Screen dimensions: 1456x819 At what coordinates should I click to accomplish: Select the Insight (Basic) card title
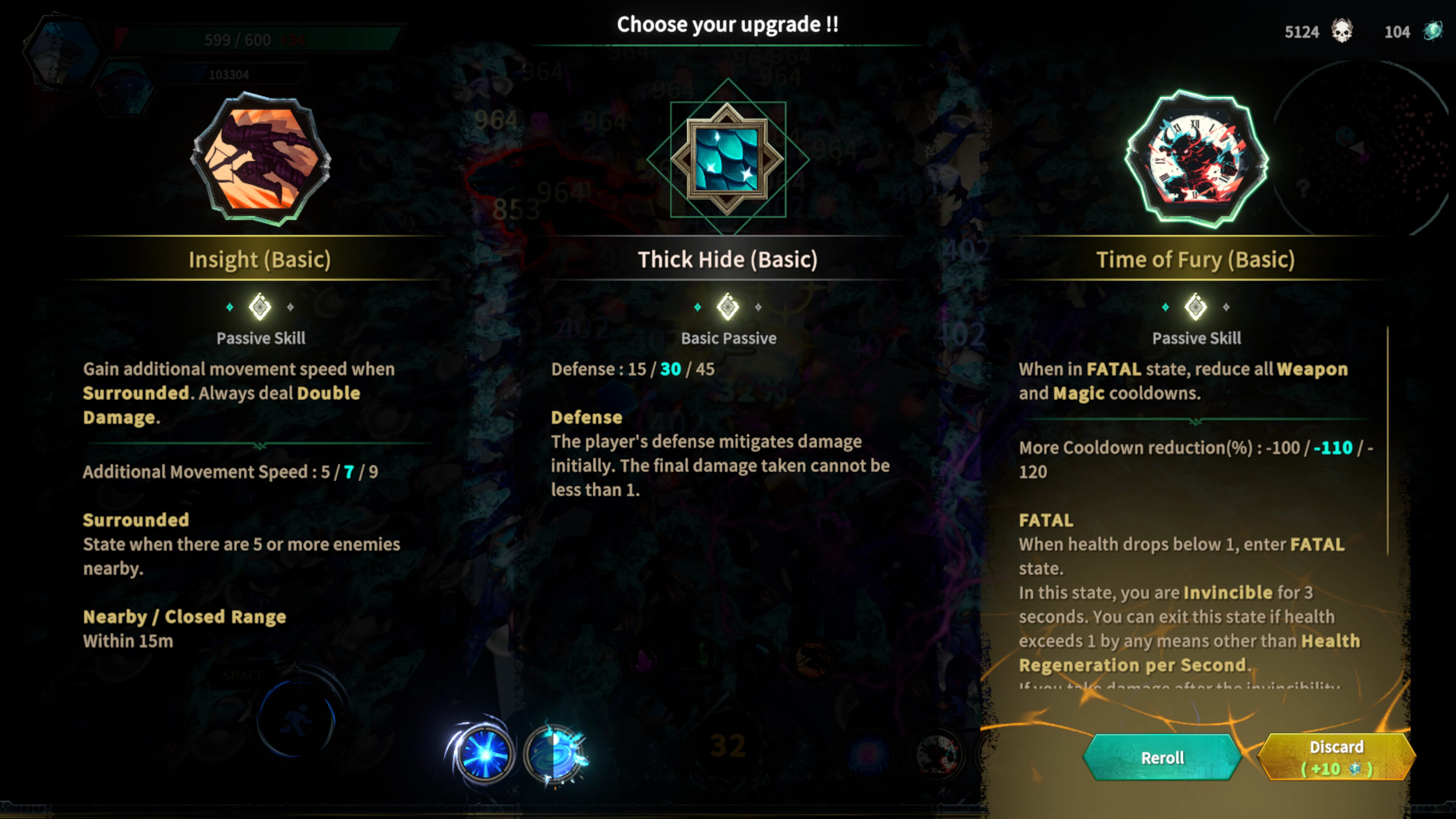(x=260, y=259)
